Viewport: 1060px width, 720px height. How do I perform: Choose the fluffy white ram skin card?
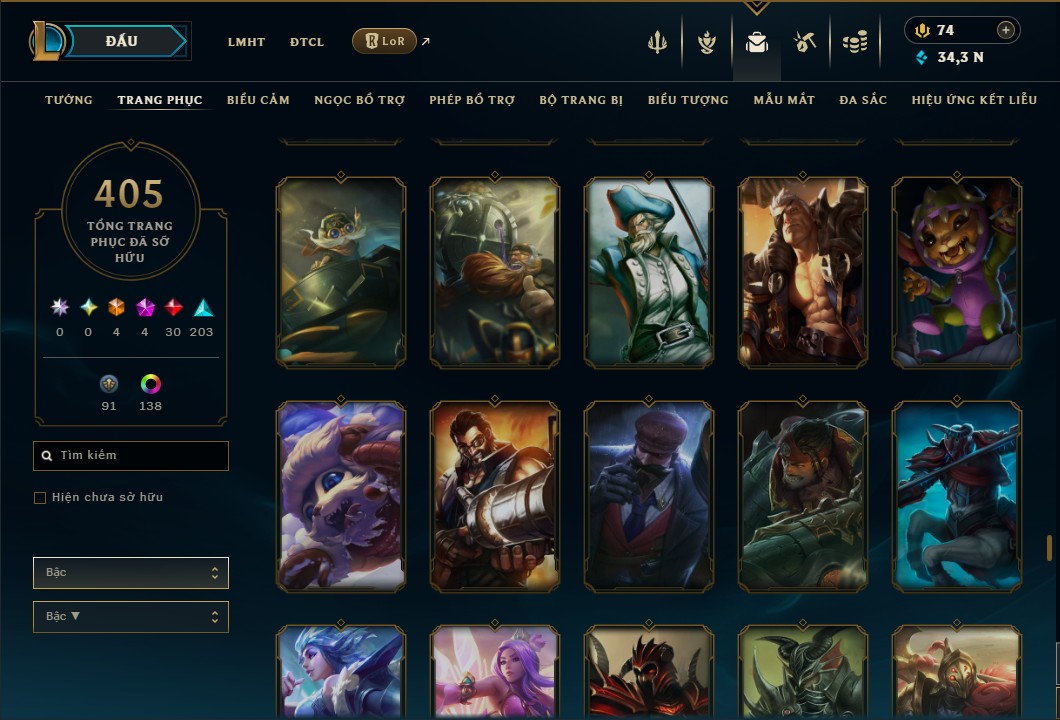point(341,496)
